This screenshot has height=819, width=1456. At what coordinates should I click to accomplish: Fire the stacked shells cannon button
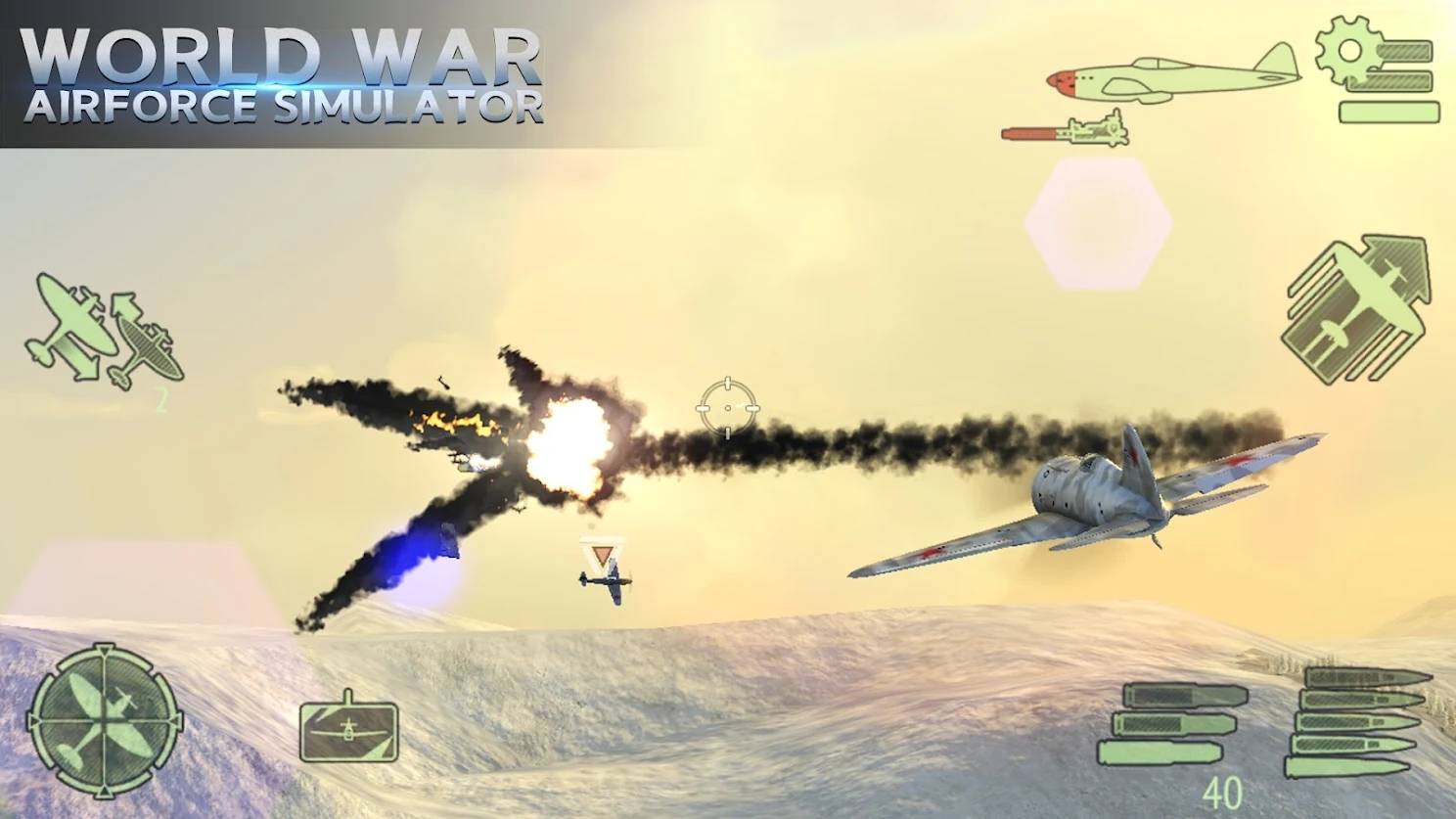coord(1356,722)
